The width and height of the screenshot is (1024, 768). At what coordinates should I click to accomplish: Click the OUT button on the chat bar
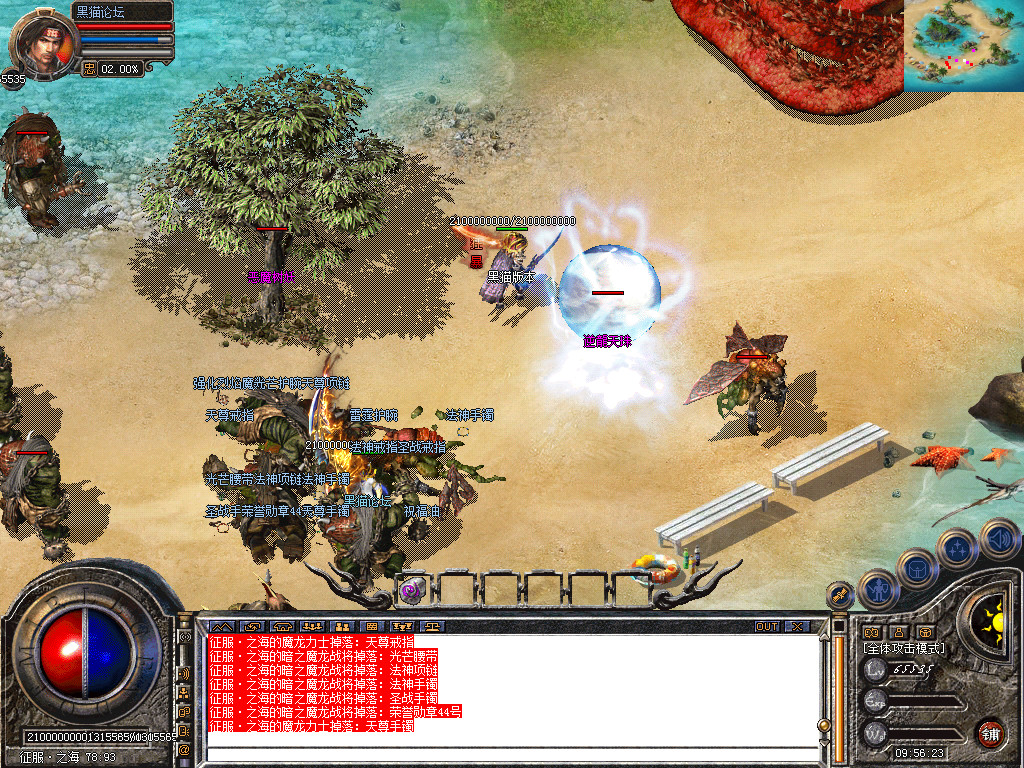pos(767,627)
